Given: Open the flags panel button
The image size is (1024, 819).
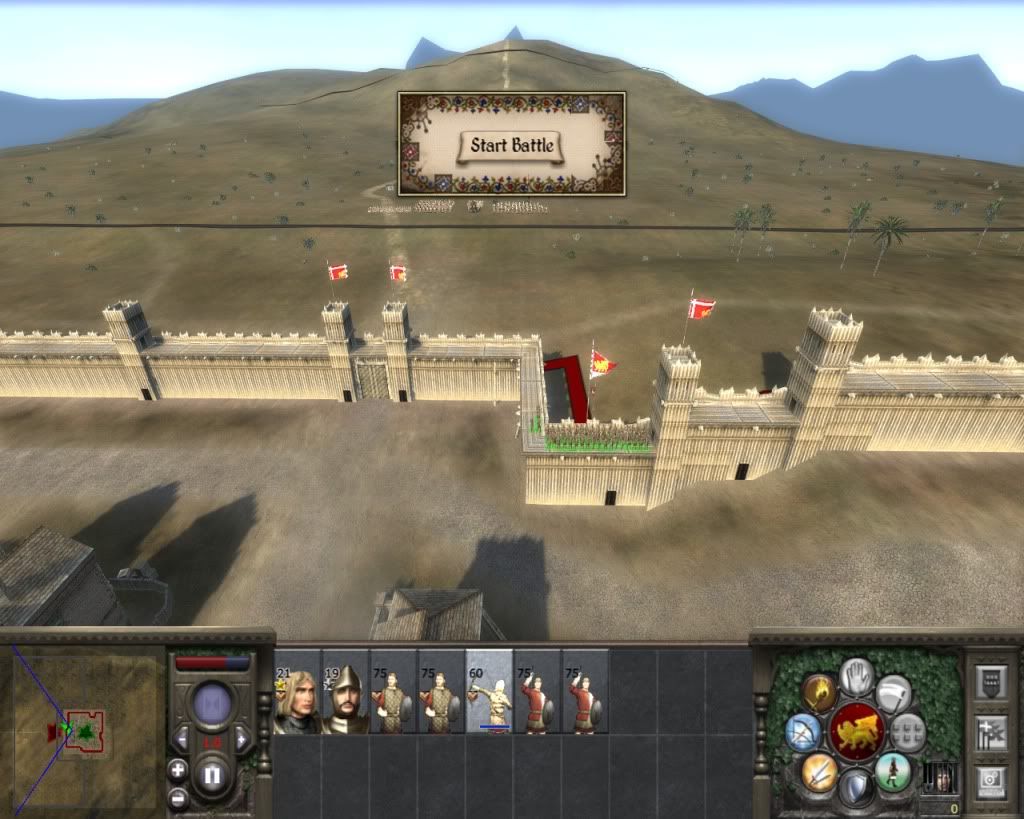Looking at the screenshot, I should click(991, 732).
